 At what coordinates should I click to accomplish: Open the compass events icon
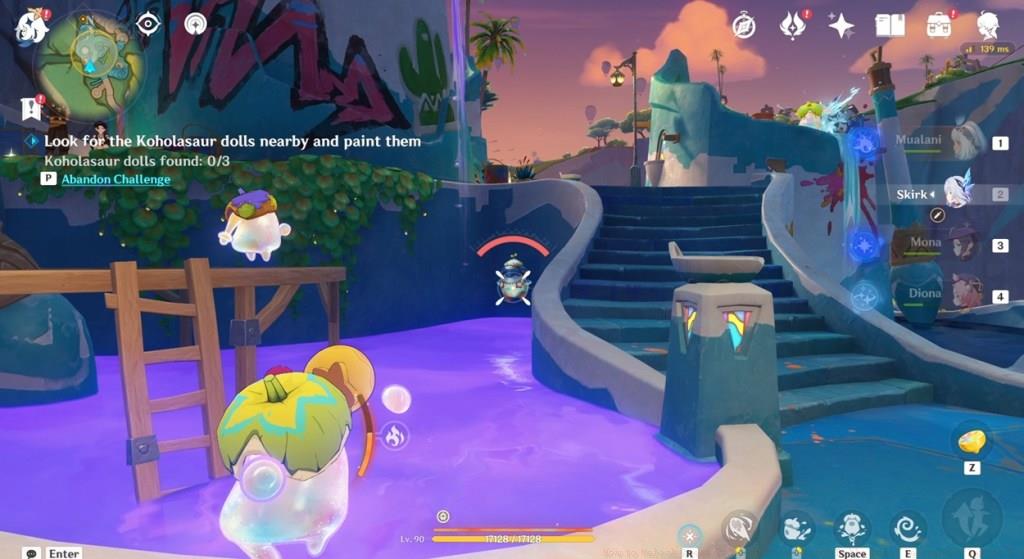(744, 25)
